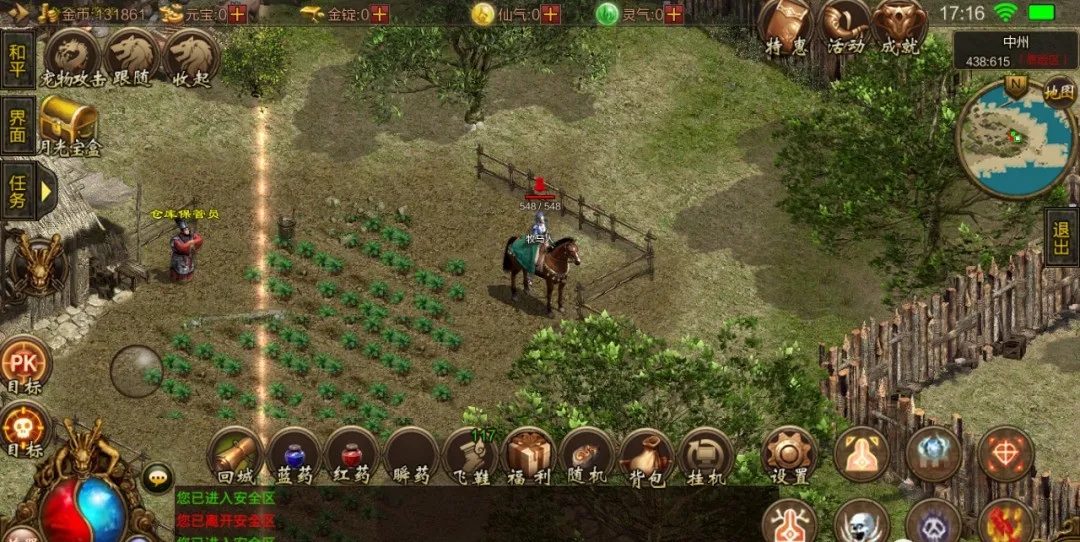The width and height of the screenshot is (1080, 542).
Task: Open the 成就 achievements panel
Action: coord(900,28)
